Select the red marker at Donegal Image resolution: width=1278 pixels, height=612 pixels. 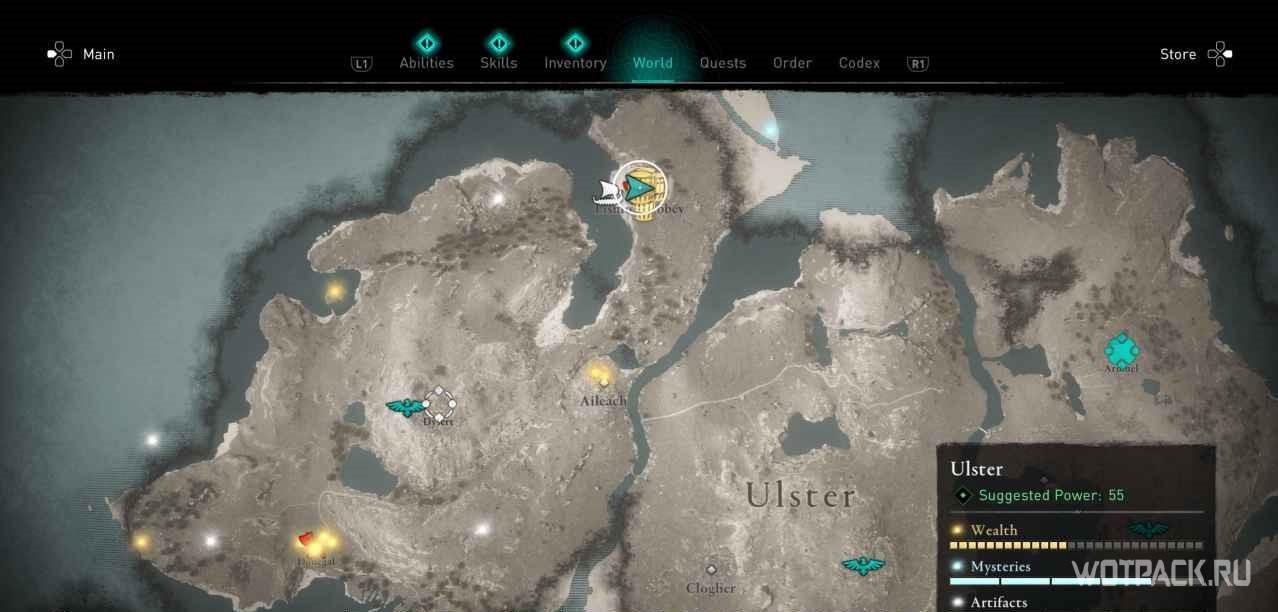point(307,539)
